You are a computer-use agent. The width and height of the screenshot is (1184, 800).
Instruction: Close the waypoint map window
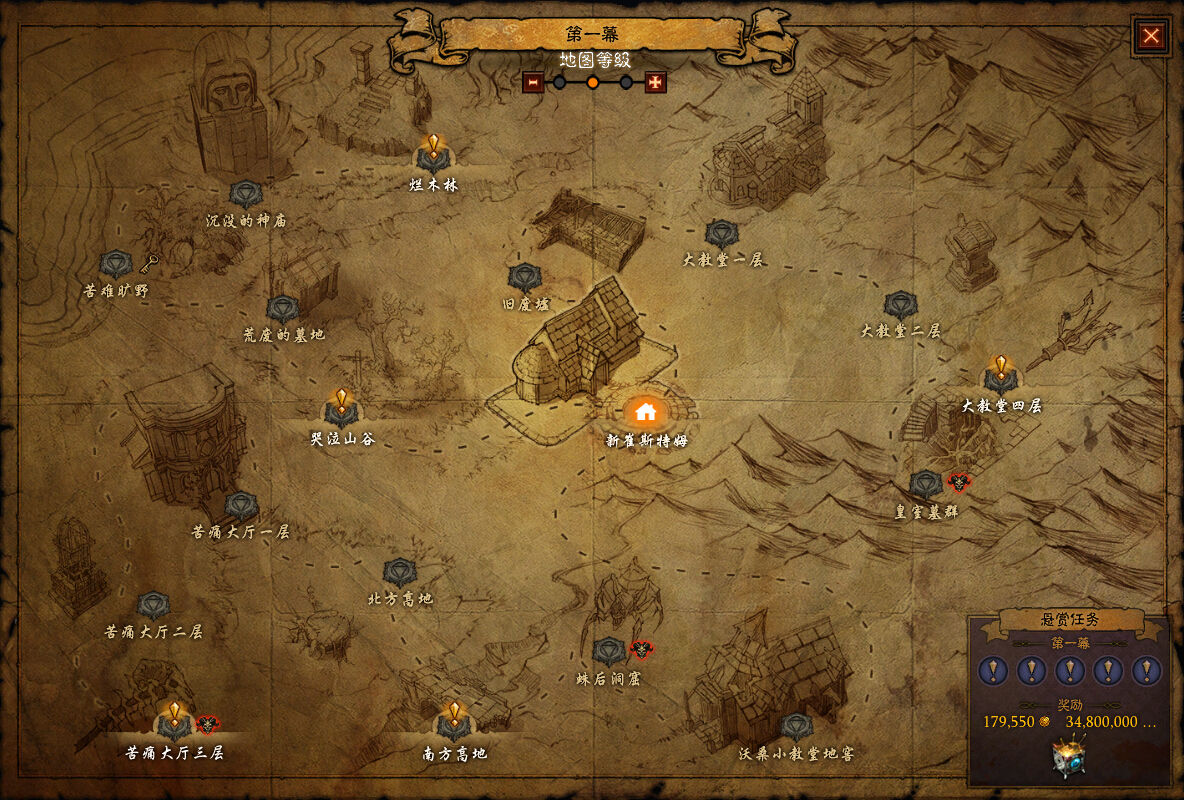[1151, 37]
